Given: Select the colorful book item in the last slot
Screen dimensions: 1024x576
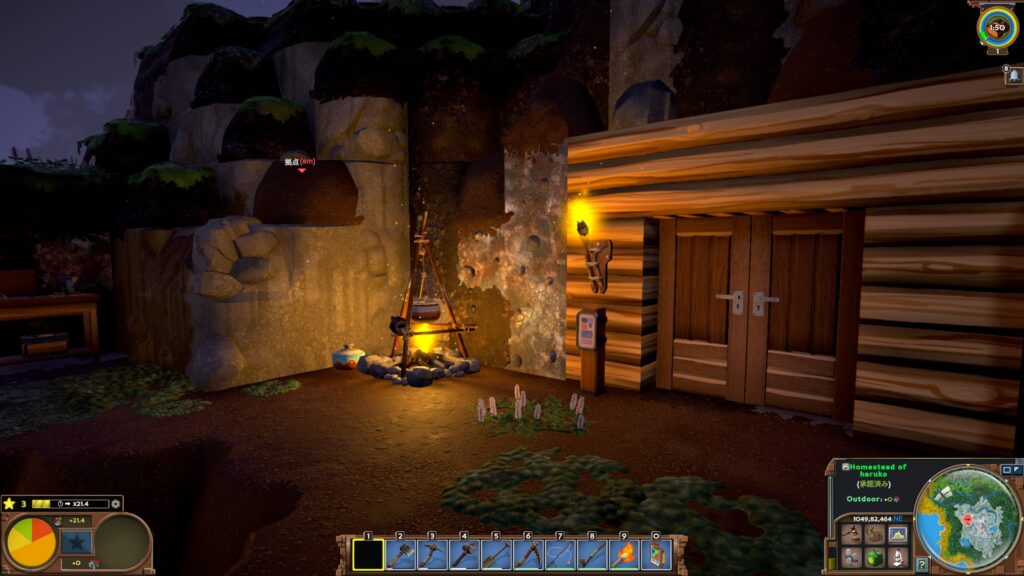Looking at the screenshot, I should [x=656, y=554].
